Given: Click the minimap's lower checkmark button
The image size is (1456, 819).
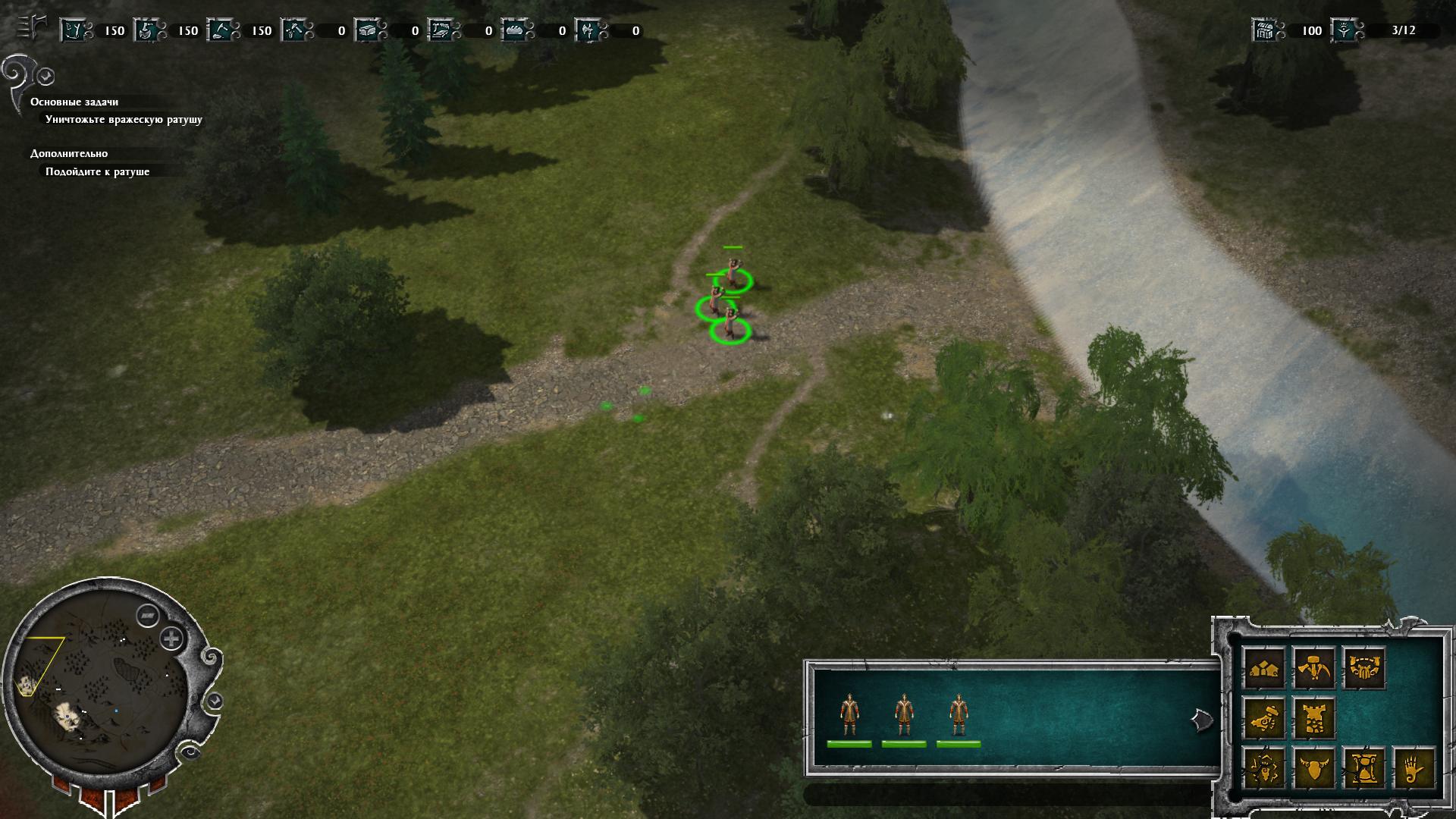Looking at the screenshot, I should (215, 701).
